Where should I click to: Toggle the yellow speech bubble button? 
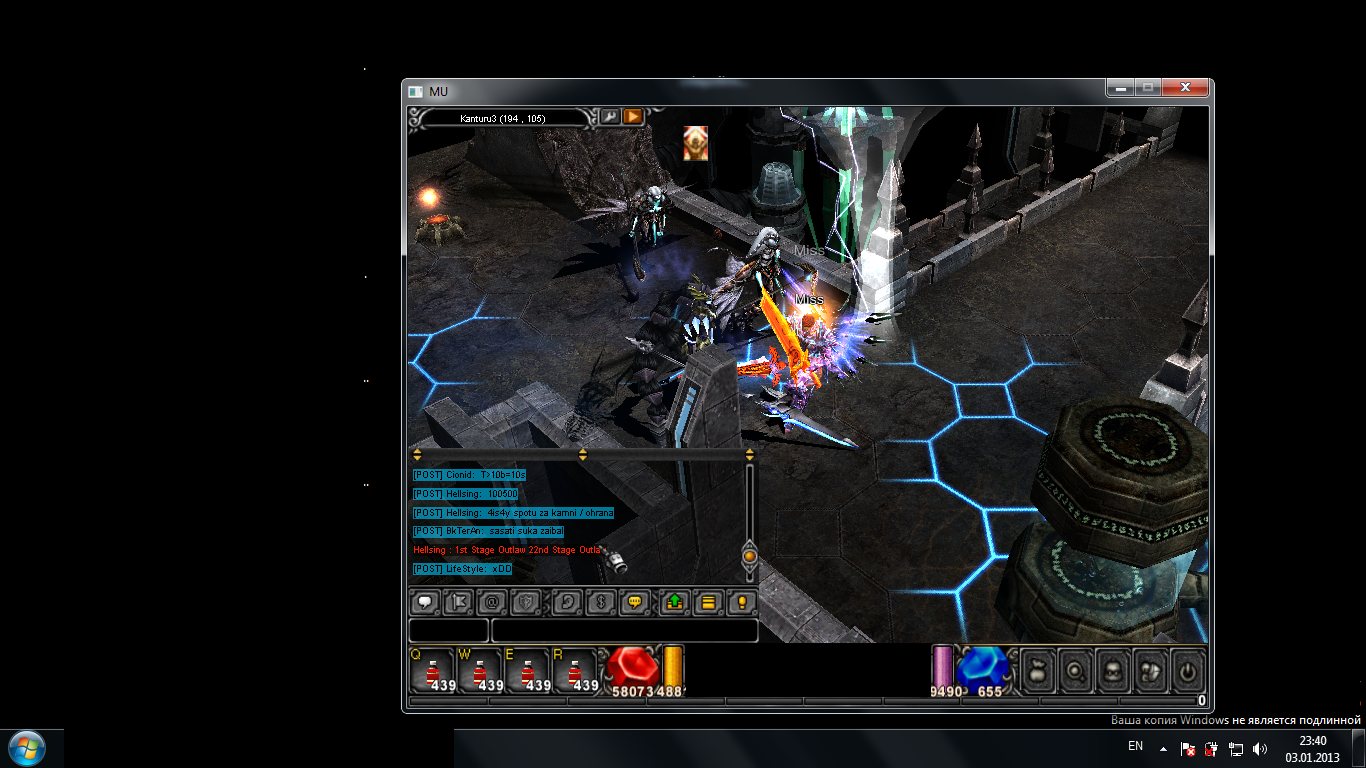tap(634, 602)
